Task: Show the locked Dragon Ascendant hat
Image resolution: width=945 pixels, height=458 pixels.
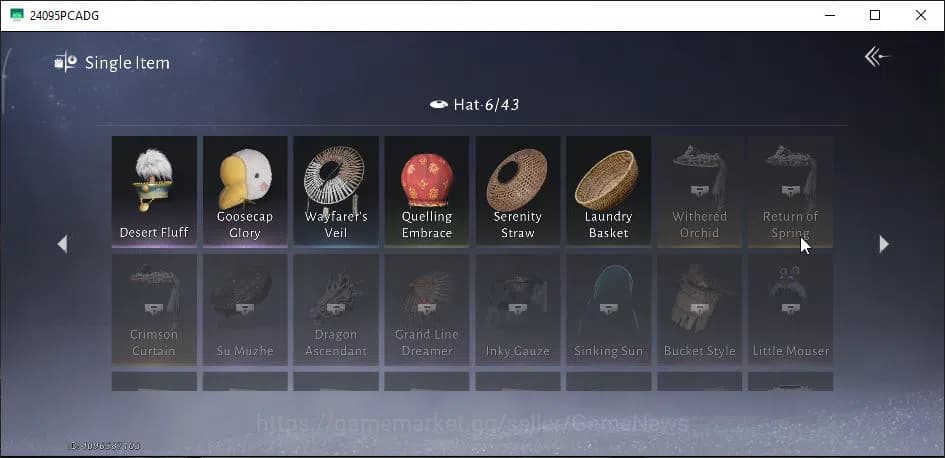Action: pyautogui.click(x=336, y=308)
